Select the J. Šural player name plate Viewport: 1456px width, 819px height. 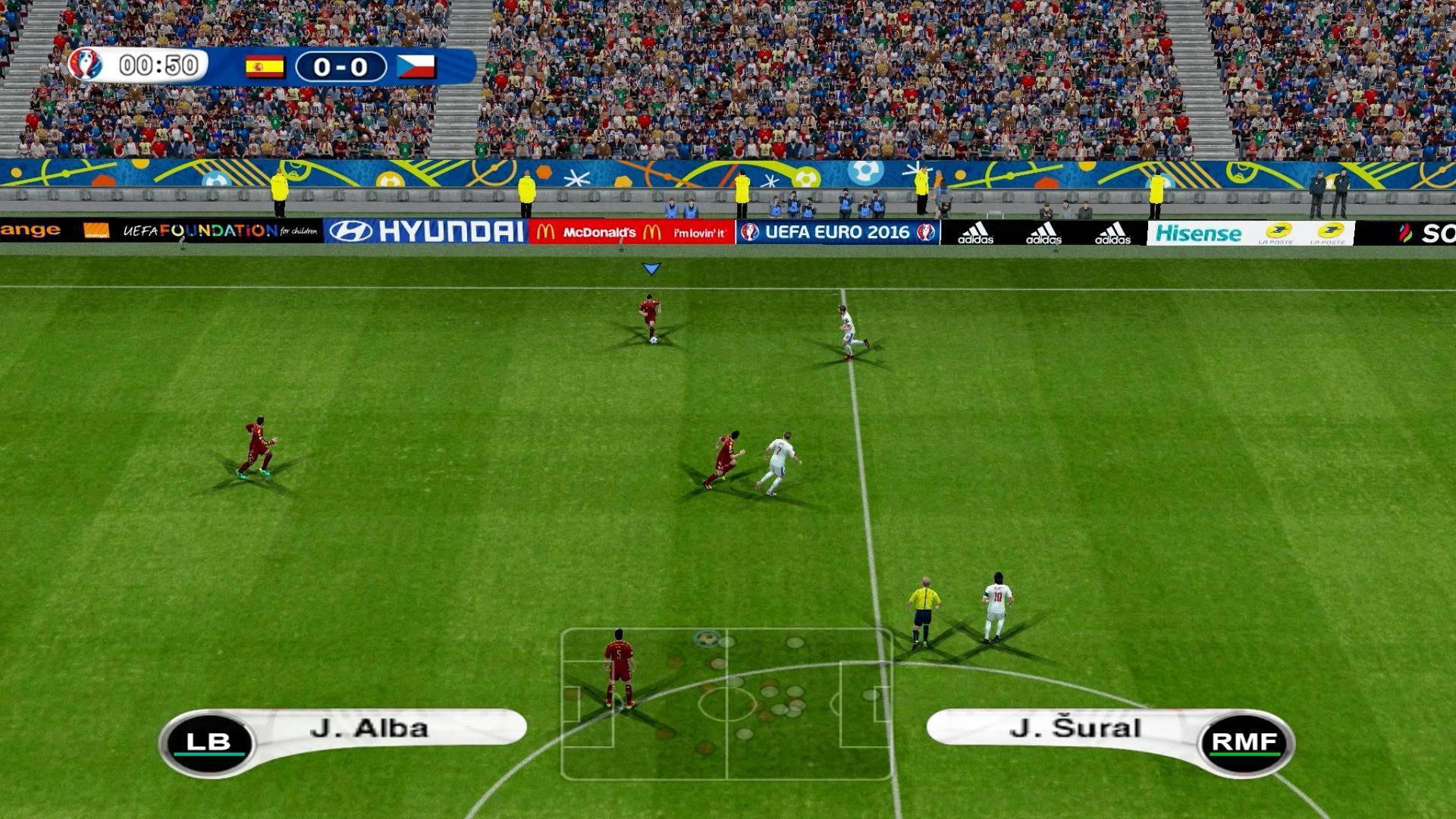tap(1075, 728)
